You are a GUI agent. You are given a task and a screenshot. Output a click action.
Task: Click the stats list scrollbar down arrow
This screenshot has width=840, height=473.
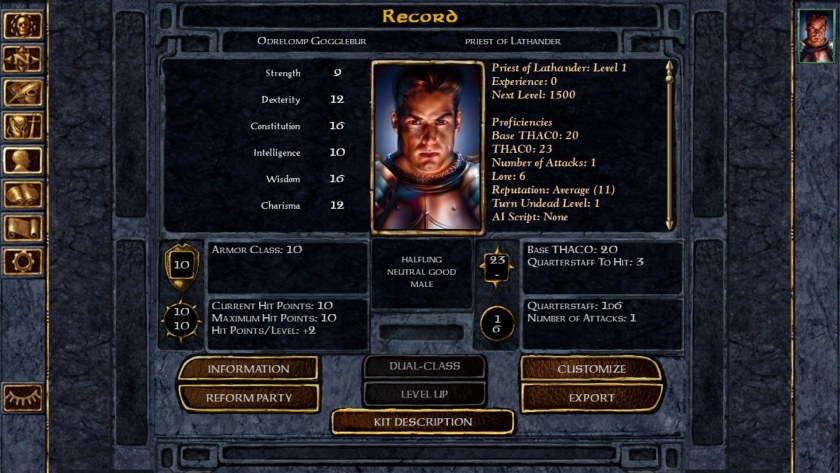tap(670, 223)
